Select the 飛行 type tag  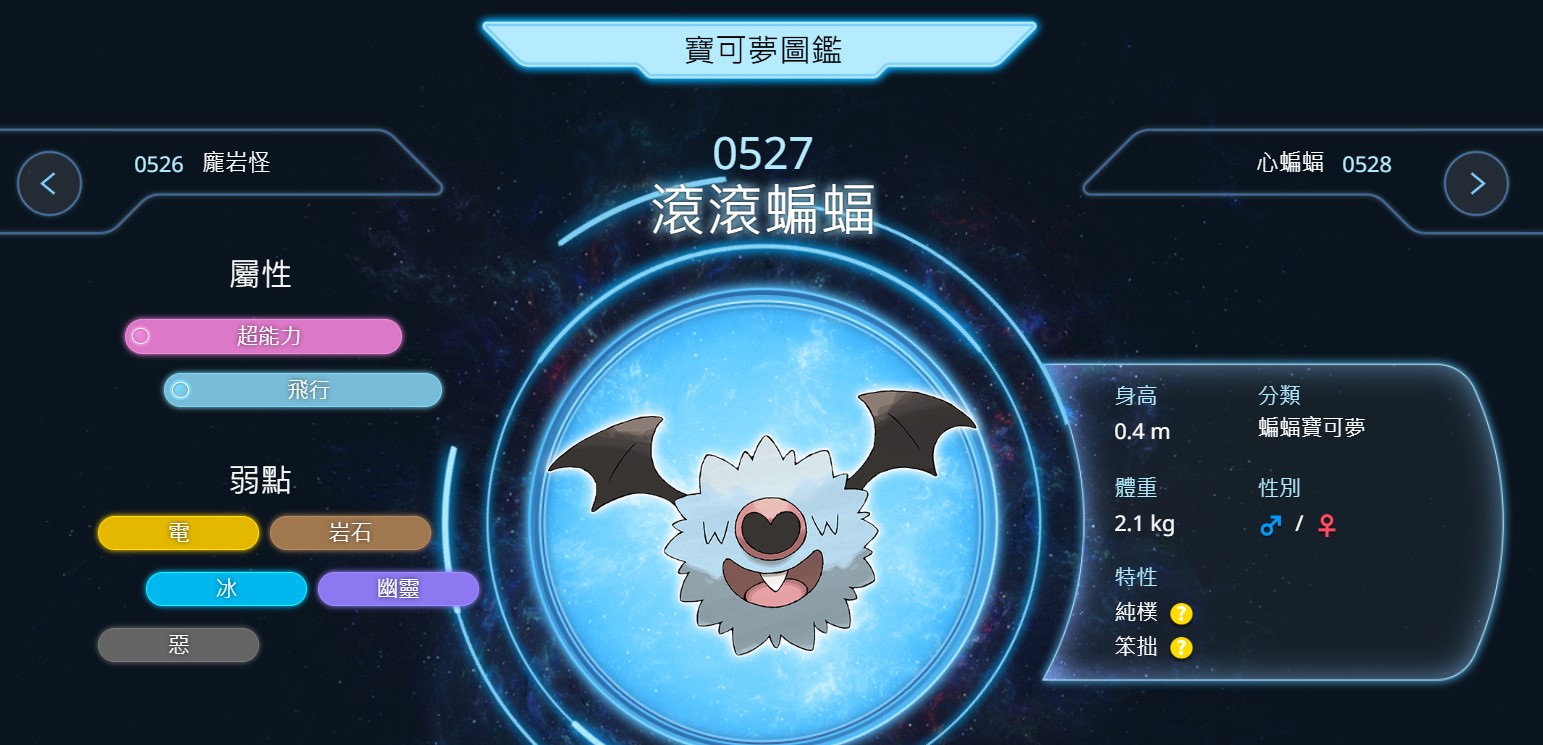click(x=303, y=390)
